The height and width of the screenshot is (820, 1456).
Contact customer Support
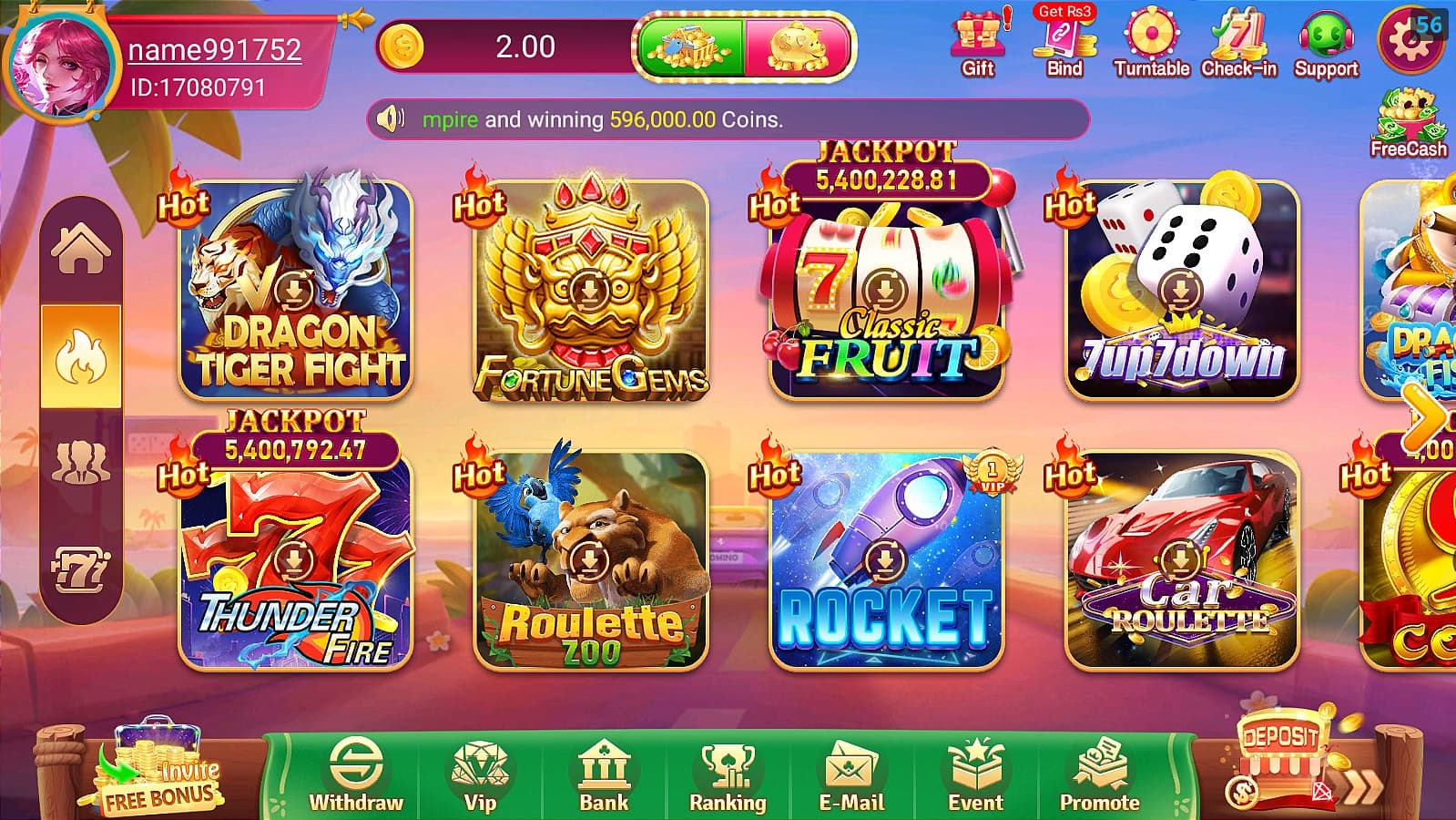[x=1326, y=38]
